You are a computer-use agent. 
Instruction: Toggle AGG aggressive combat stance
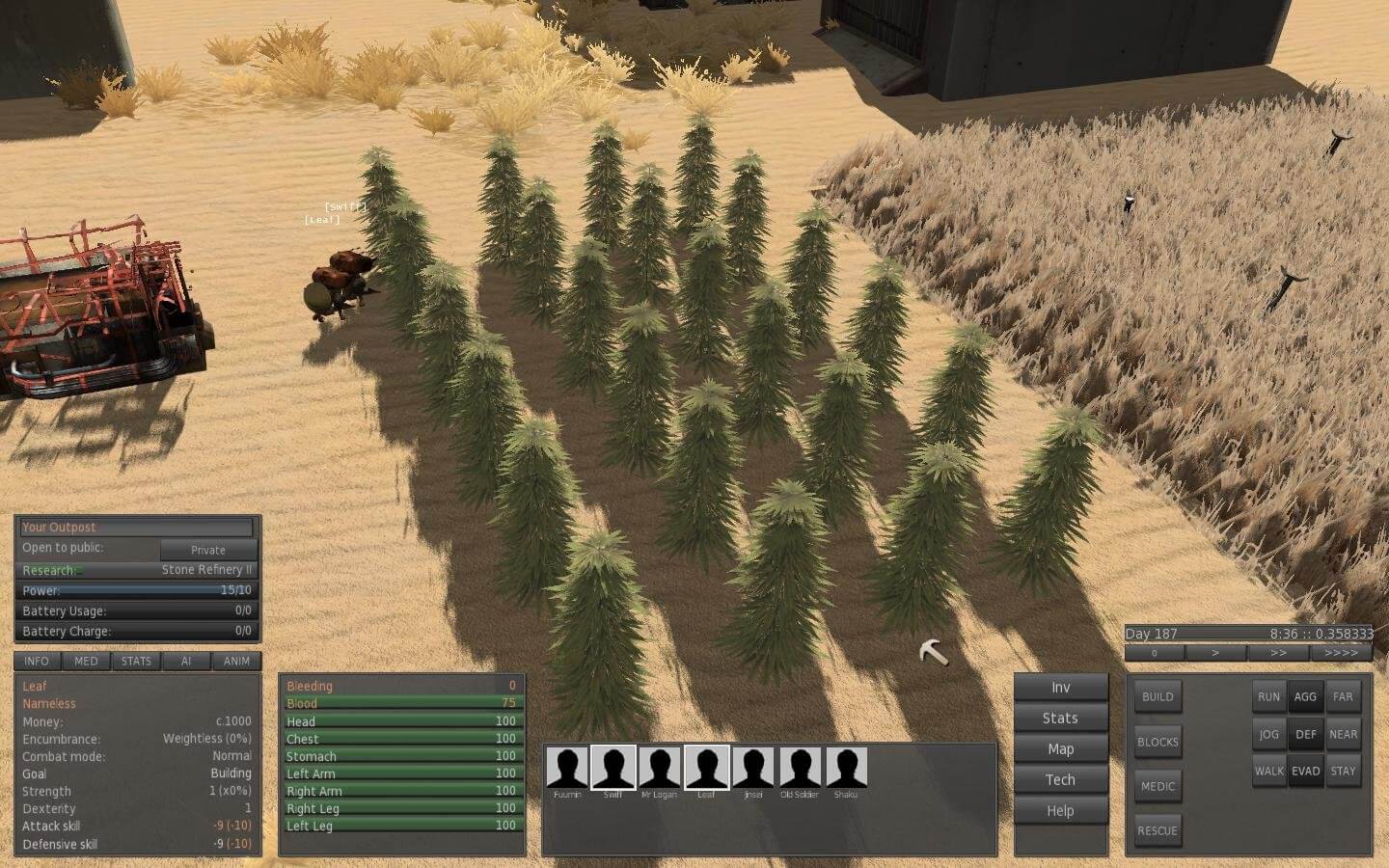click(x=1306, y=696)
